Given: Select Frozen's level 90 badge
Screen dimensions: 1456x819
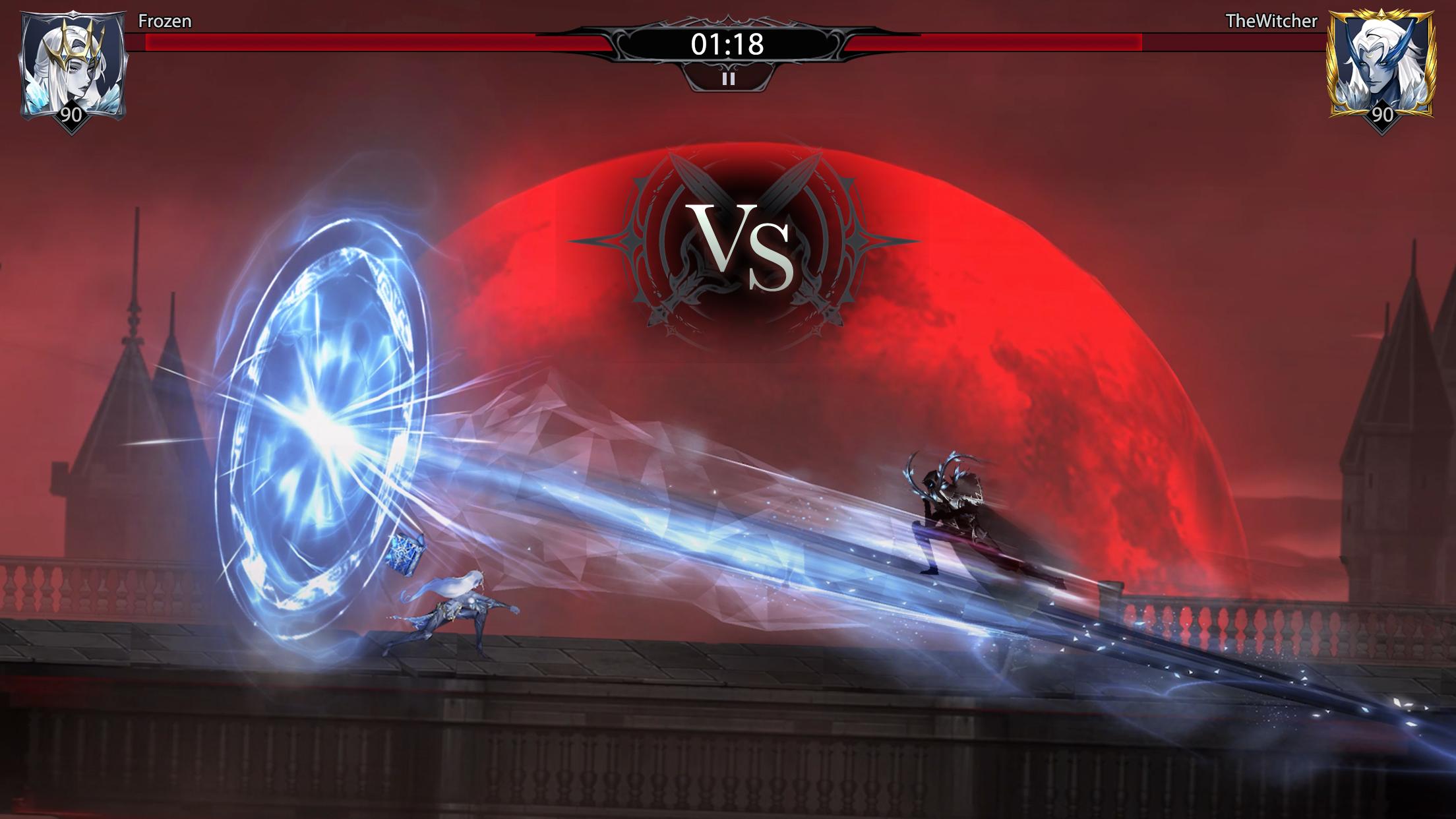Looking at the screenshot, I should coord(73,117).
